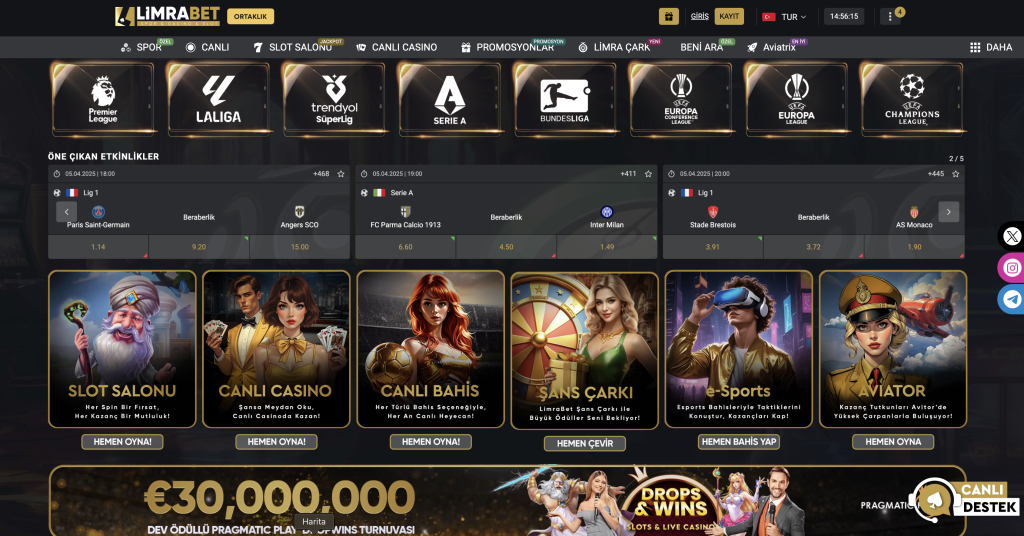Click the KAYIT register button
This screenshot has width=1024, height=536.
pyautogui.click(x=730, y=16)
